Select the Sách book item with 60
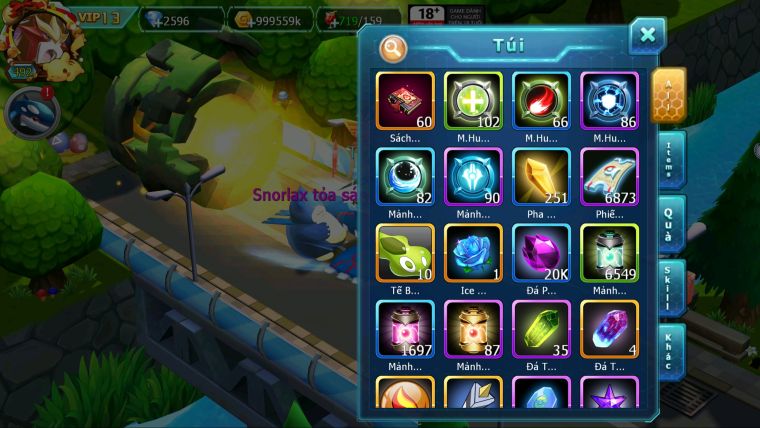760x428 pixels. pos(405,100)
